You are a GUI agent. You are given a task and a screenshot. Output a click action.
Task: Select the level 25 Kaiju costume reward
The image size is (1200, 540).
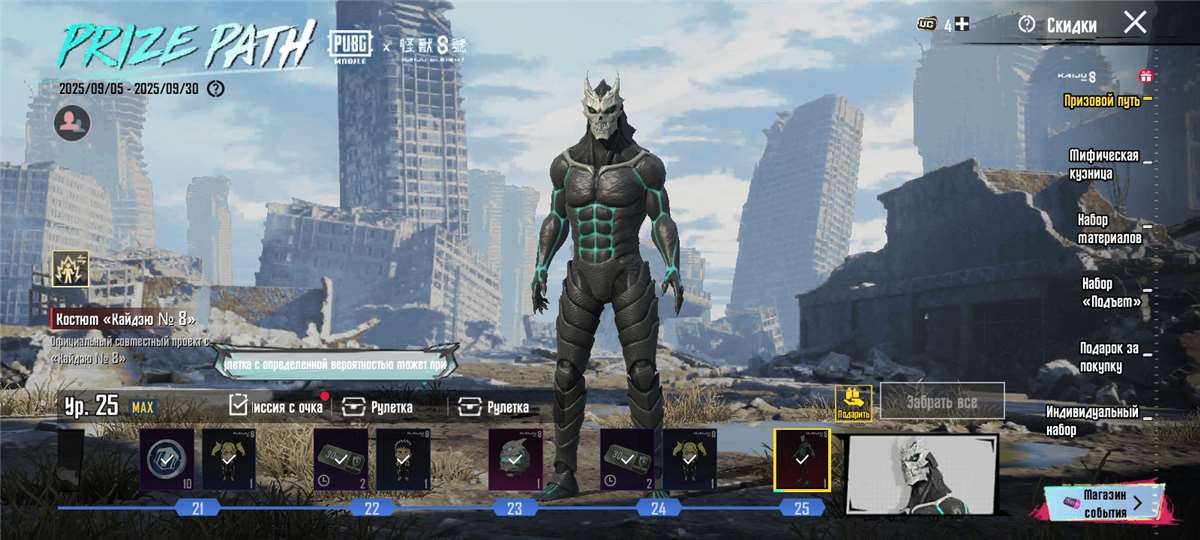[801, 460]
